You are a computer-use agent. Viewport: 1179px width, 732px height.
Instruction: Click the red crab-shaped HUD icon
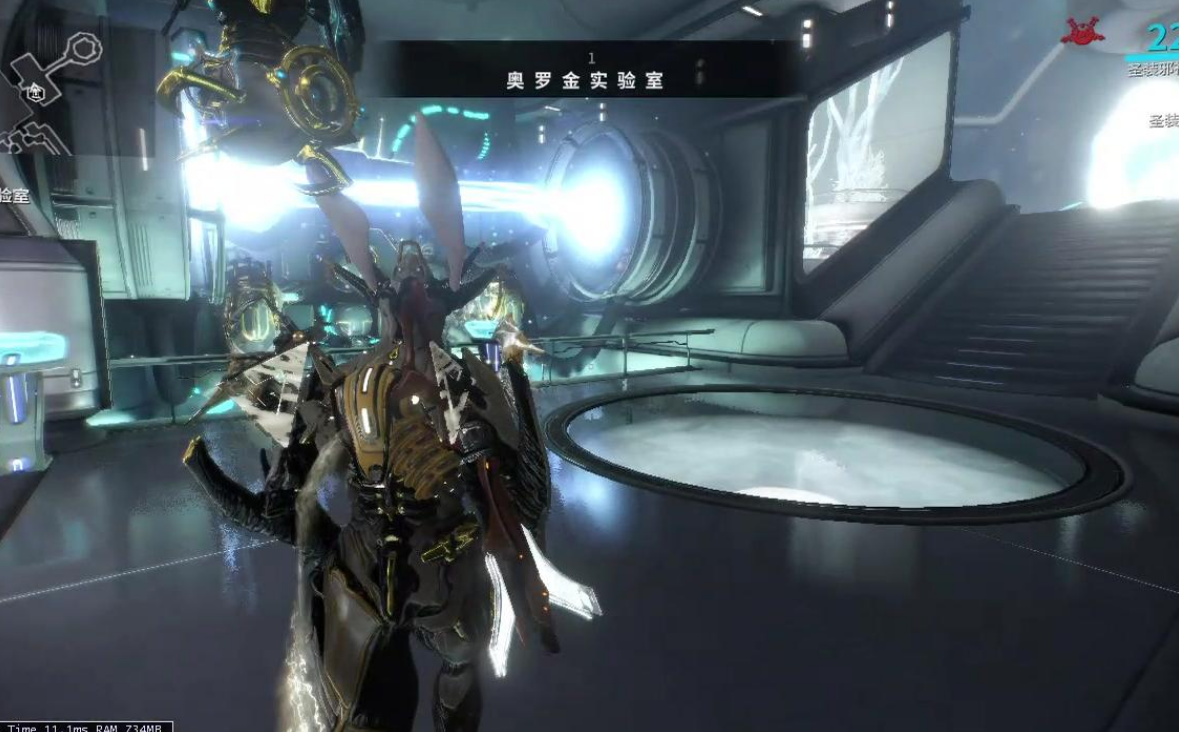tap(1082, 32)
